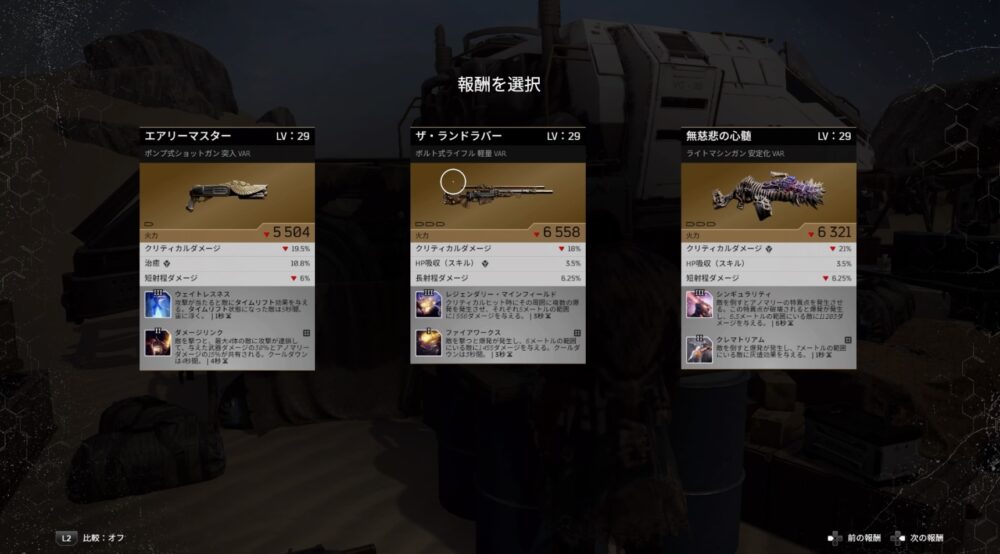Screen dimensions: 1000x554
Task: Select the クレマトリアム mod icon
Action: 699,349
